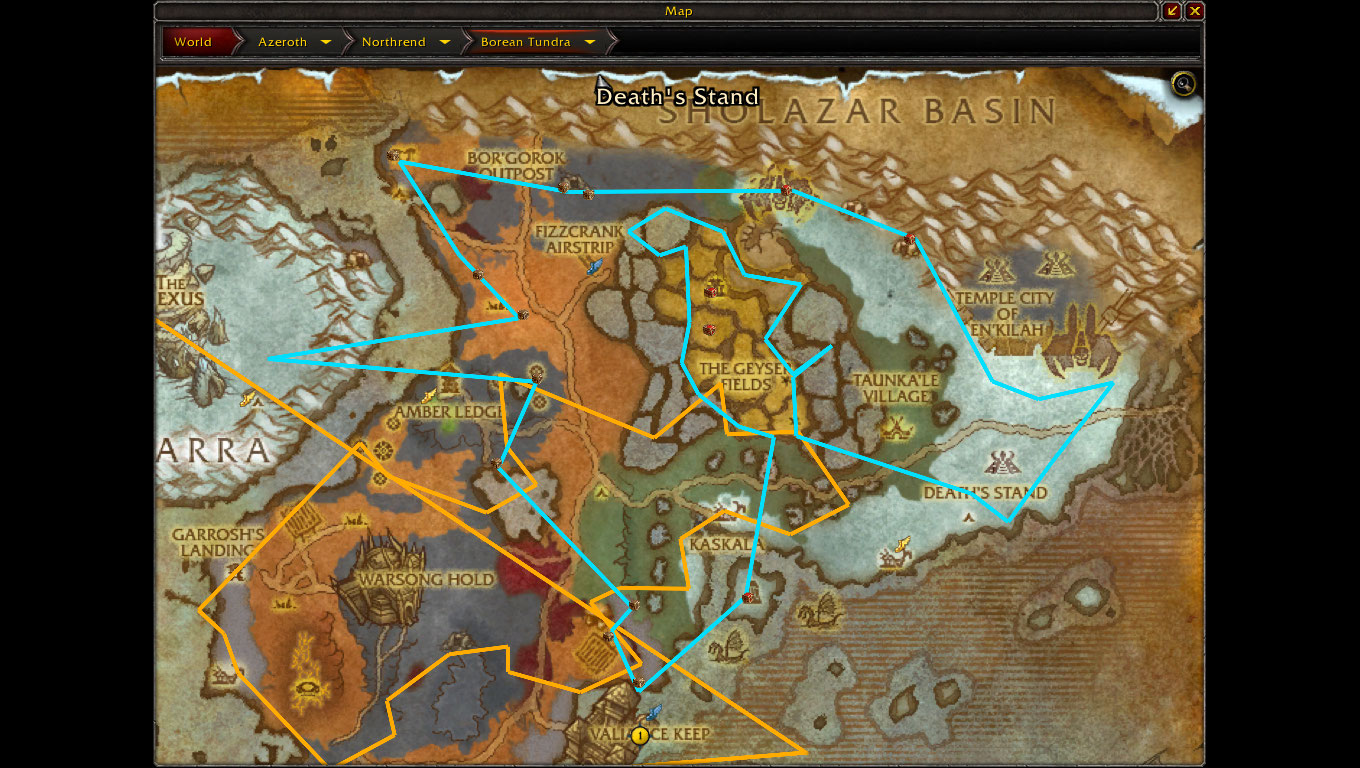Click the blue flight point at Fizzcrank Airstrip

click(595, 266)
